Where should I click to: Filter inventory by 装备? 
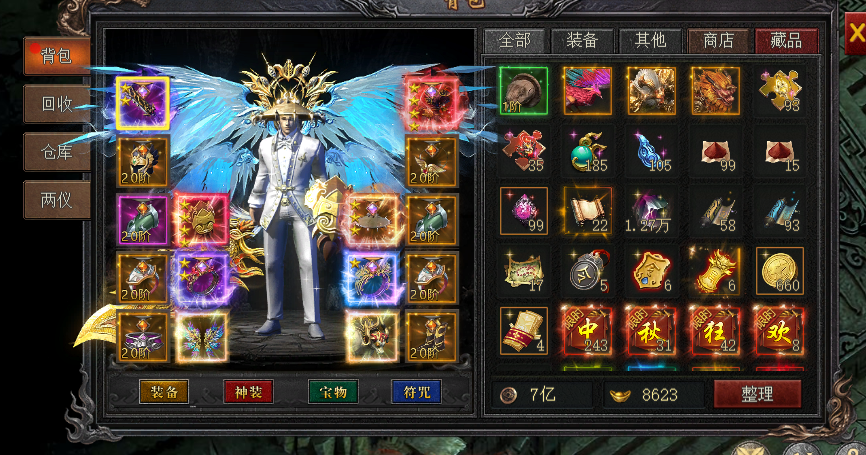coord(582,41)
